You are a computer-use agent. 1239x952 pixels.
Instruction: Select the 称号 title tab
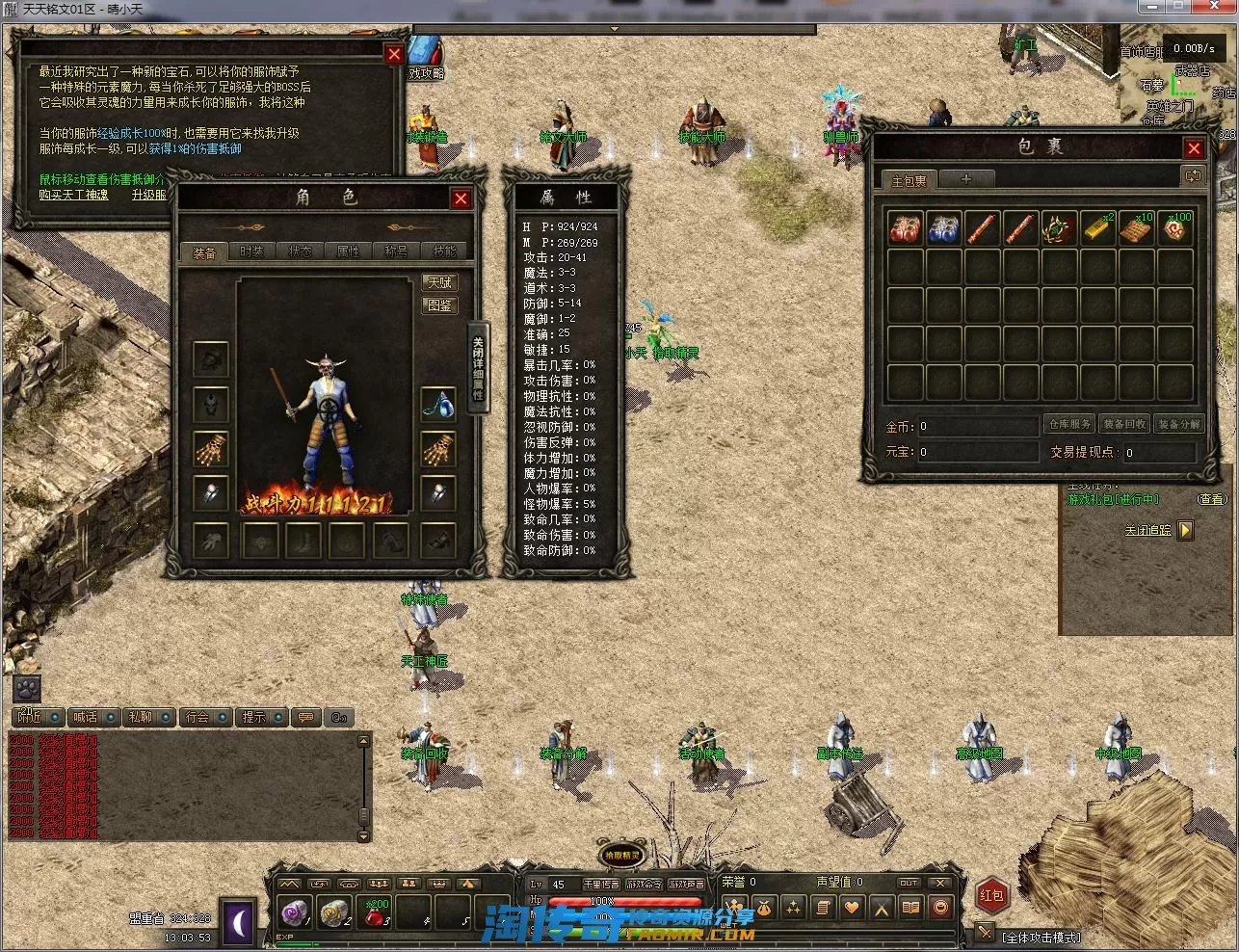pyautogui.click(x=396, y=251)
